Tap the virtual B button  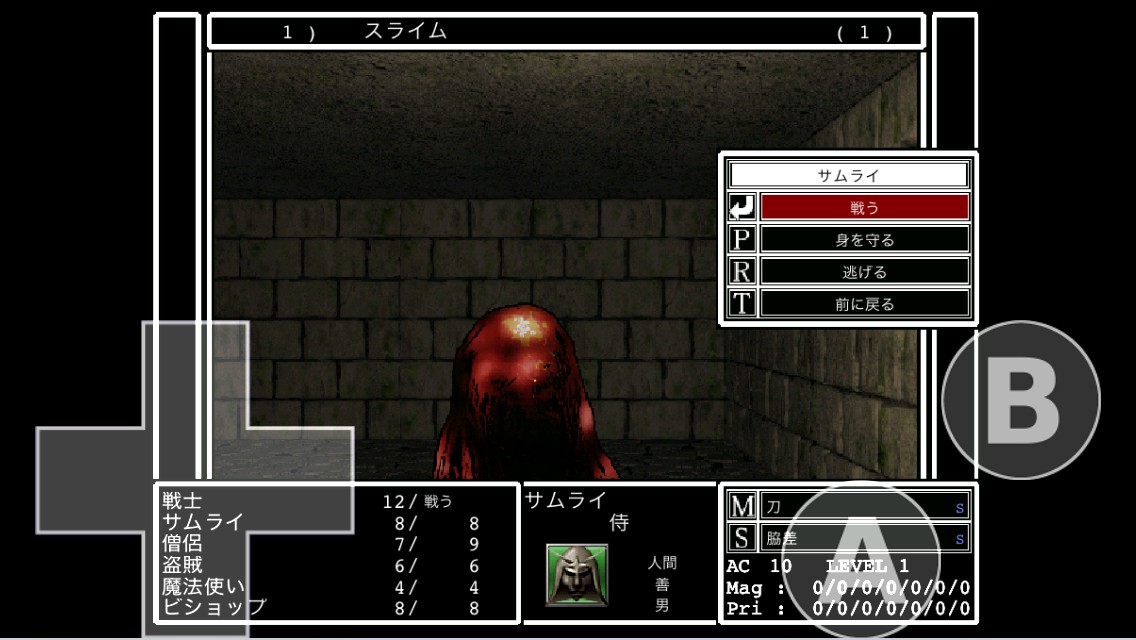(1020, 400)
